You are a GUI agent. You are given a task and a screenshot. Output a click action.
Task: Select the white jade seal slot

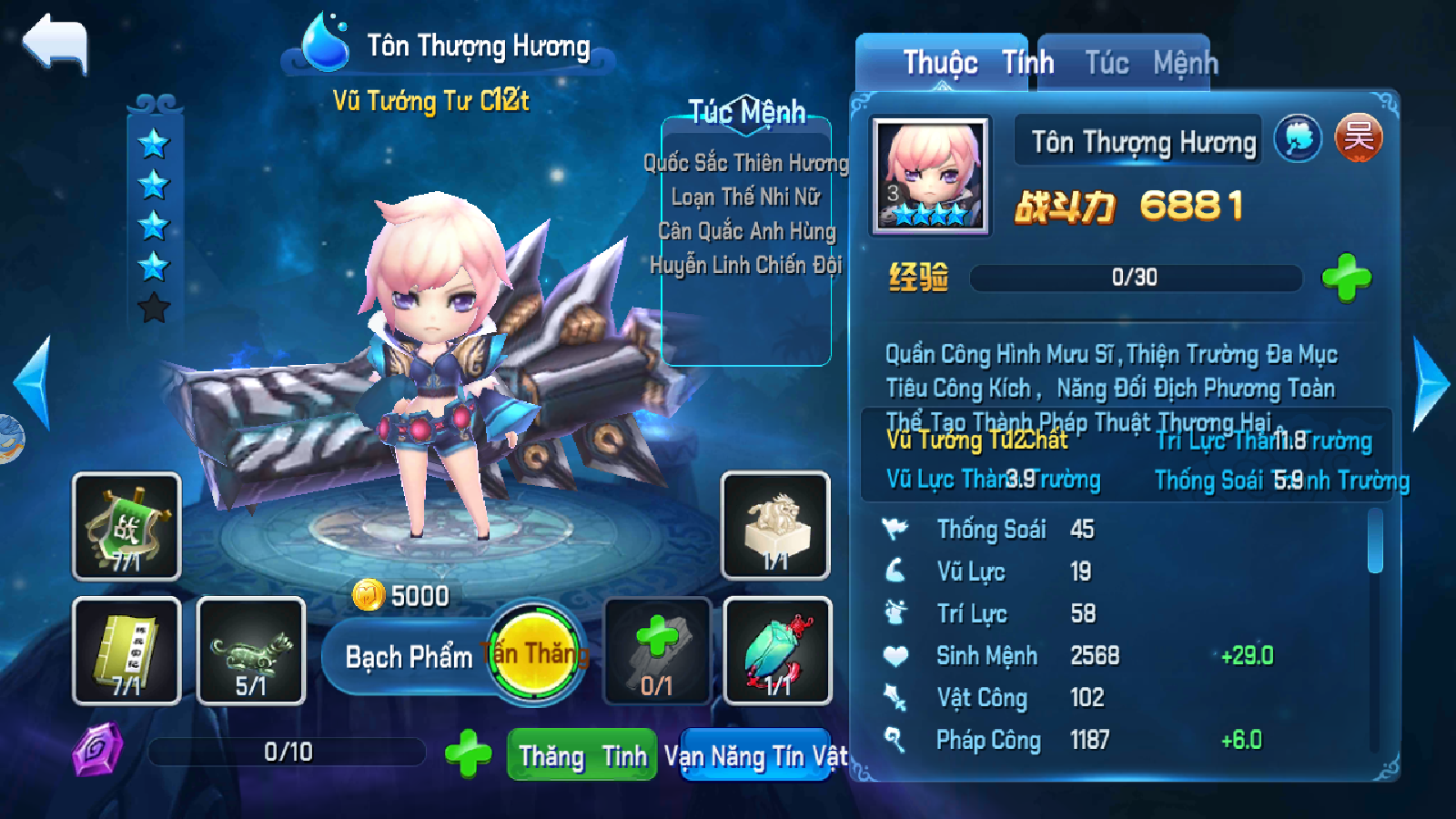775,525
